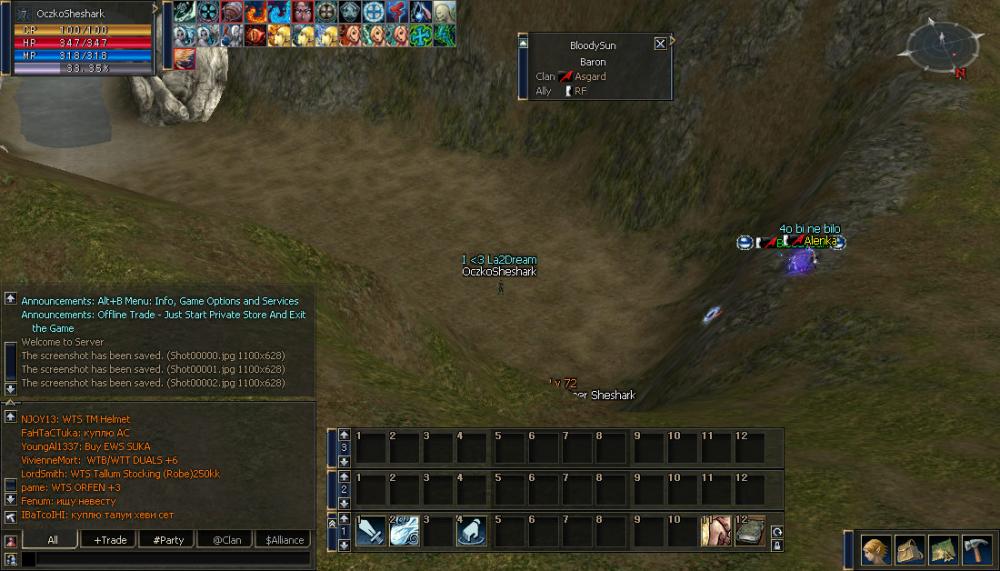Screen dimensions: 1000x571
Task: Select the stone tablet item in slot 12
Action: [749, 531]
